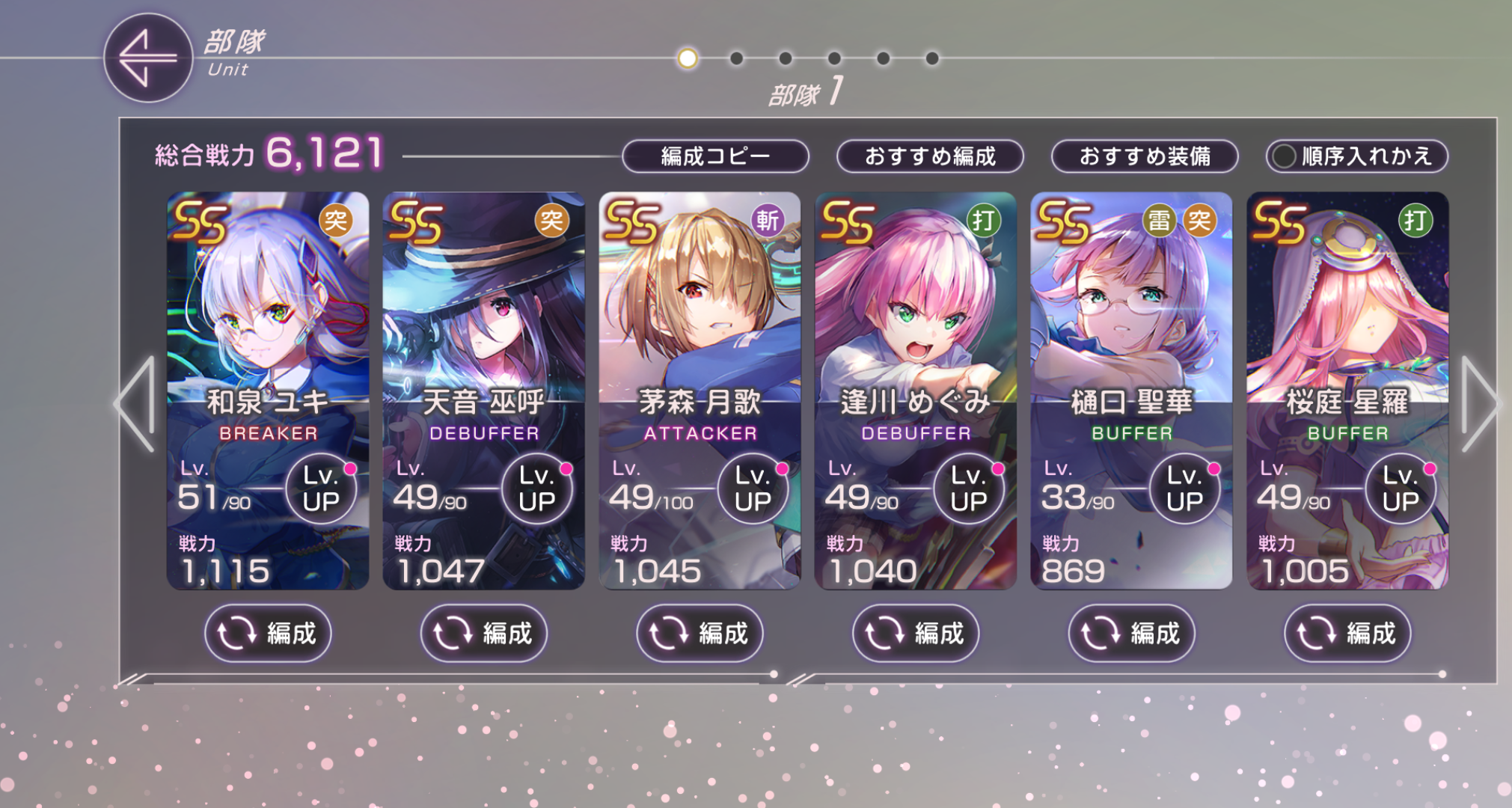Level up 茅森月歌 with Lv. UP

[x=753, y=489]
